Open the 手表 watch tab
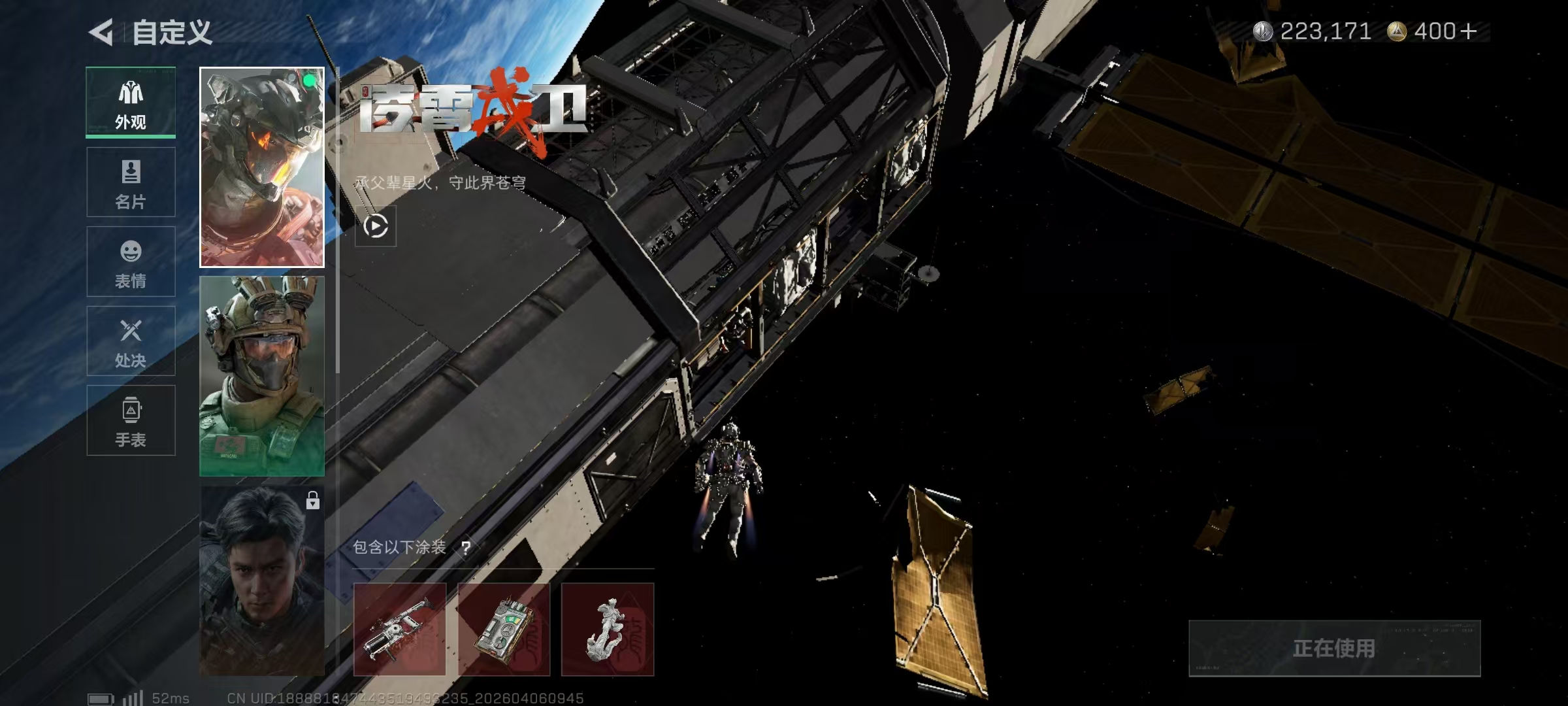1568x706 pixels. coord(131,420)
